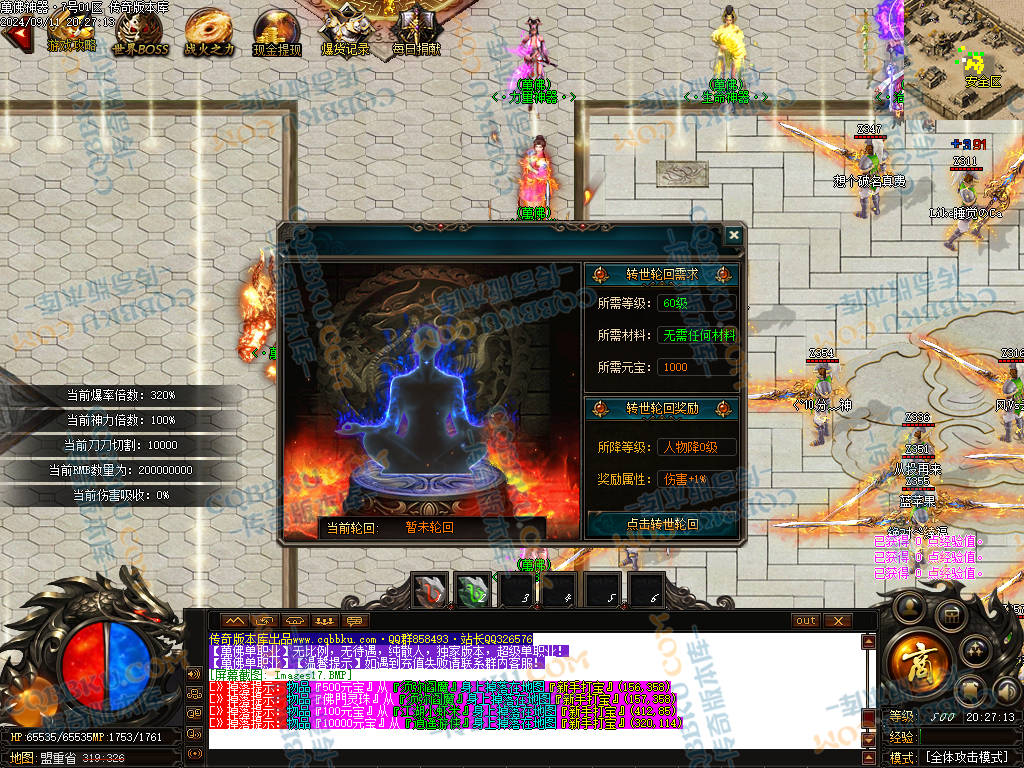Click the chat panel 'out' button
Viewport: 1024px width, 768px height.
coord(806,621)
